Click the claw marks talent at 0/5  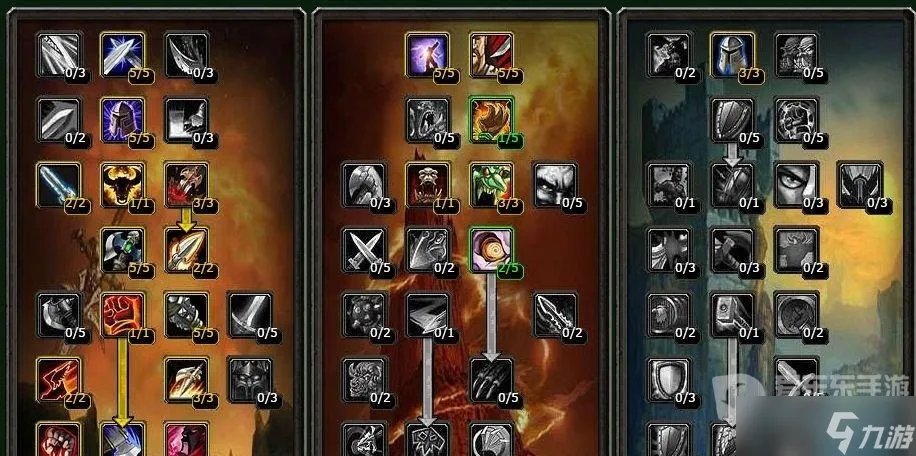click(490, 379)
